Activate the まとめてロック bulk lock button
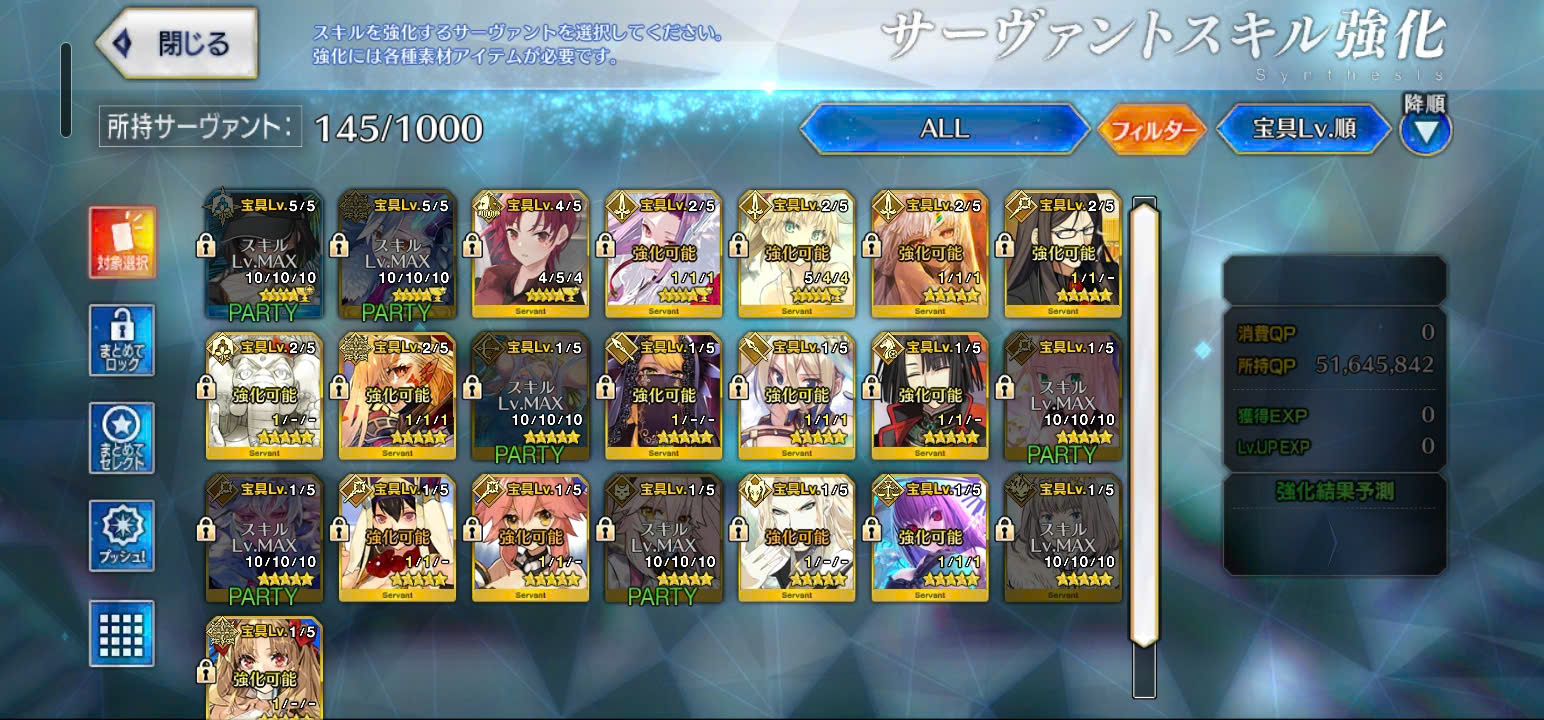The width and height of the screenshot is (1544, 720). click(x=122, y=340)
